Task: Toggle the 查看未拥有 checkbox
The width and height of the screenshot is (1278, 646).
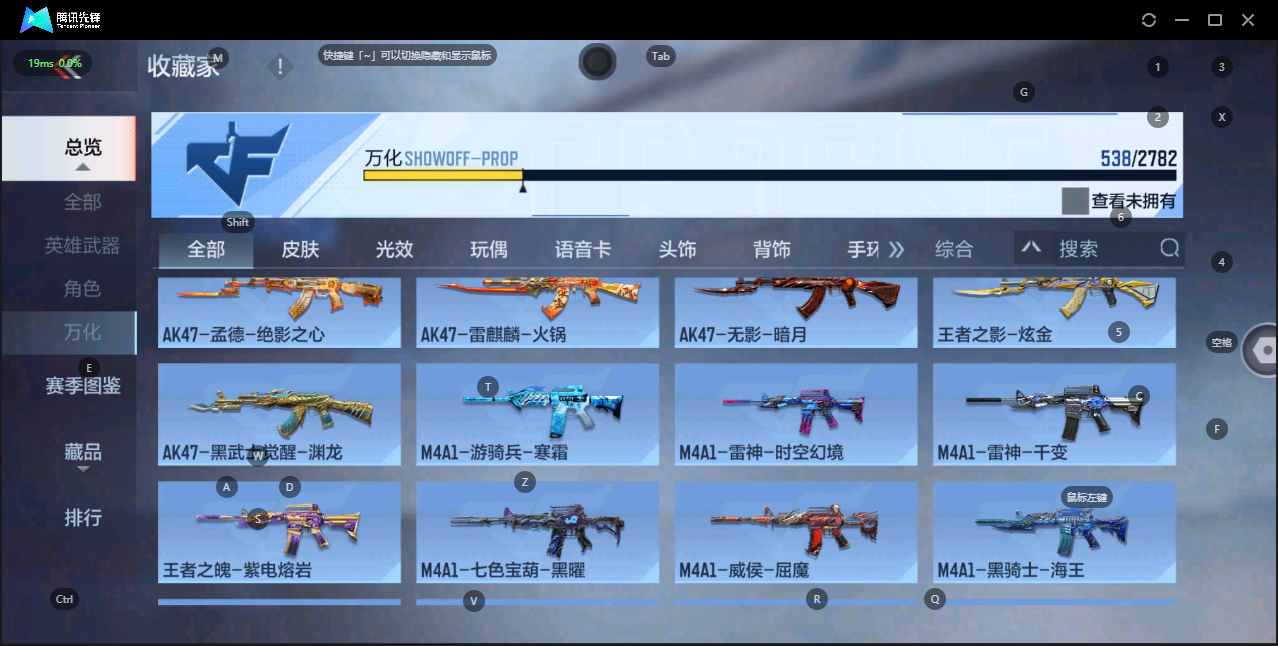Action: (1075, 201)
